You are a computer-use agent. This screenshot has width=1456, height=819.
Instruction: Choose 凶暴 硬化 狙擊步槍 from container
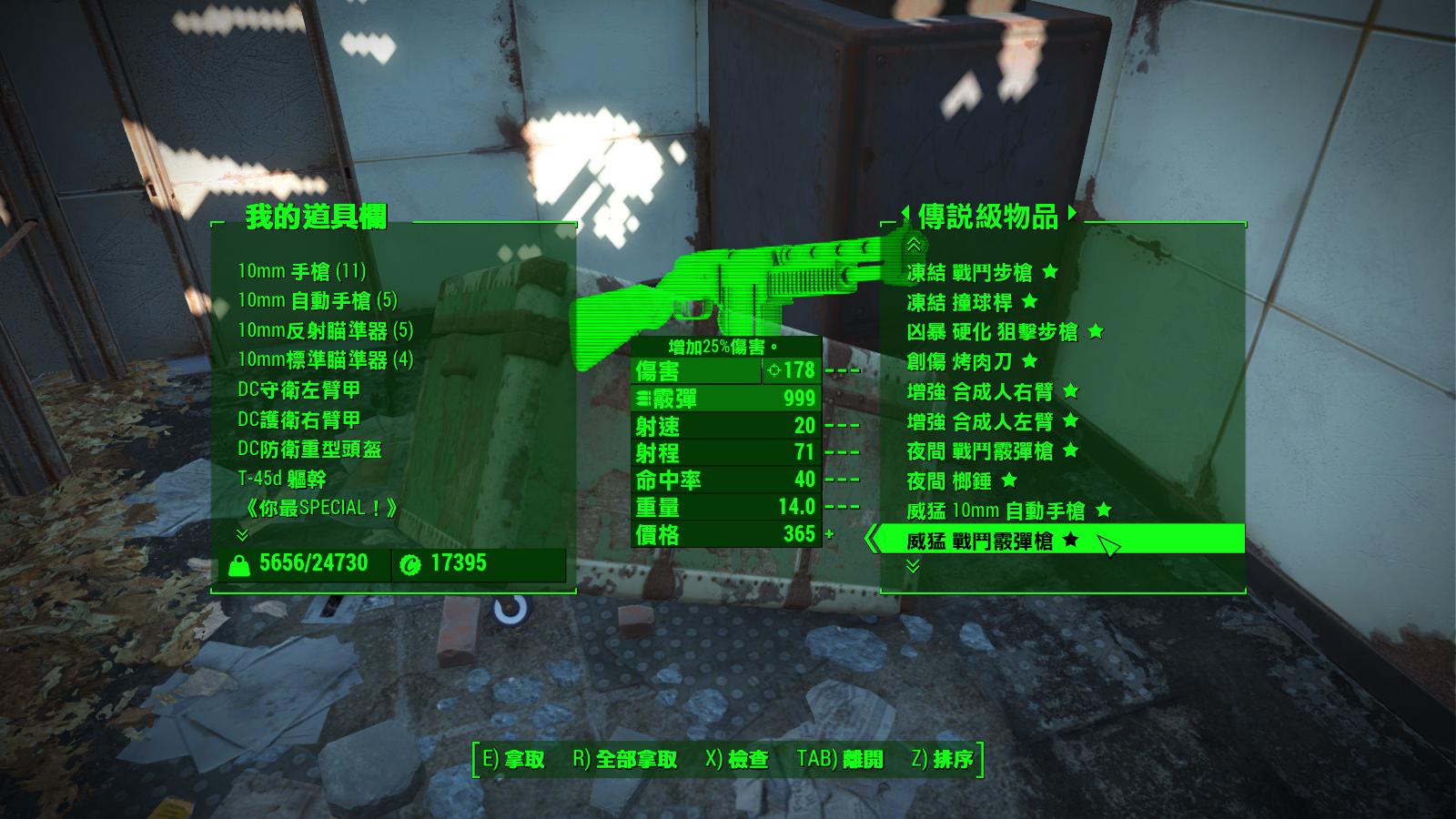click(x=992, y=332)
